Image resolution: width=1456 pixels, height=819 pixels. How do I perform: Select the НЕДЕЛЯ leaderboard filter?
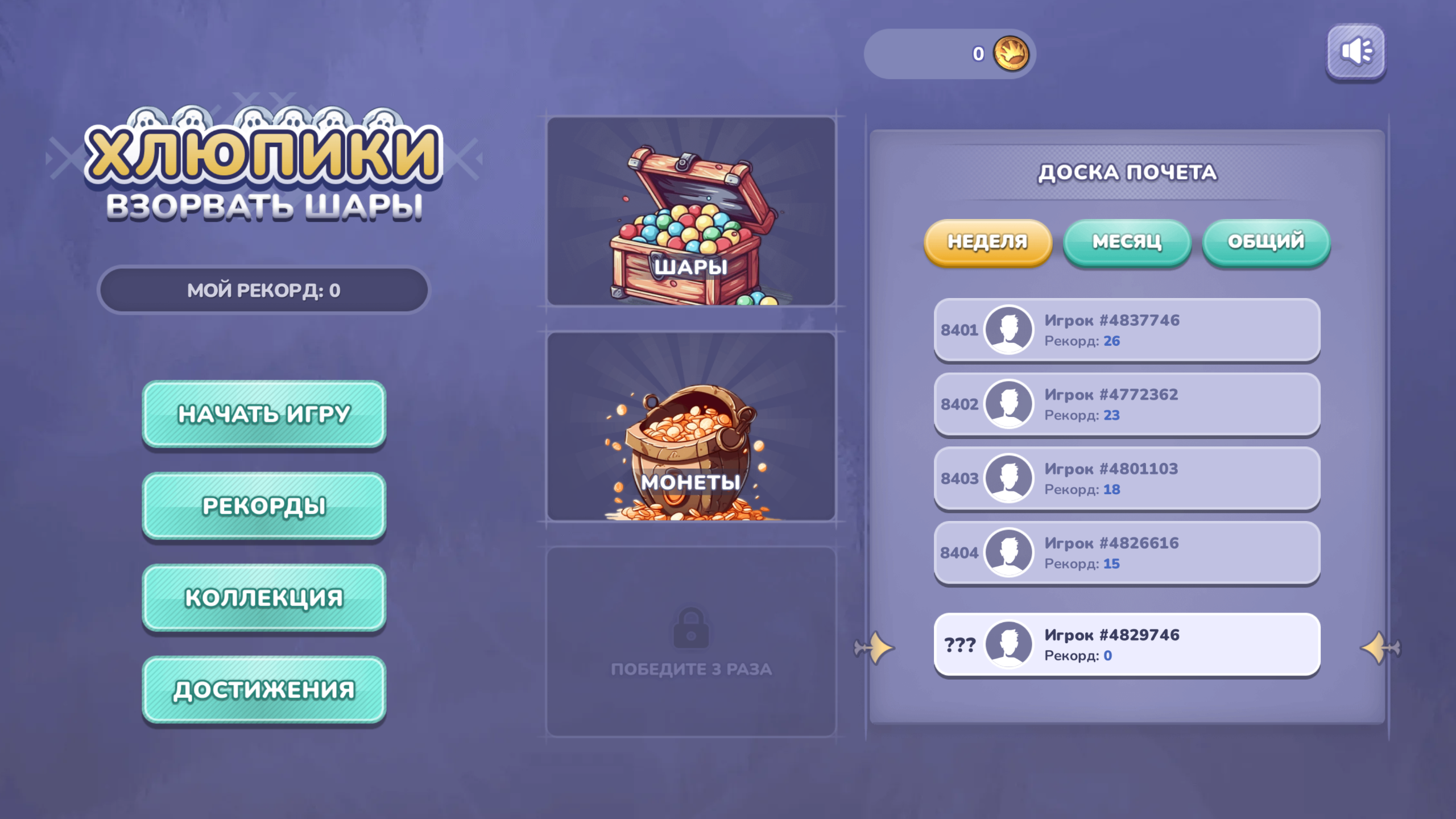tap(988, 242)
